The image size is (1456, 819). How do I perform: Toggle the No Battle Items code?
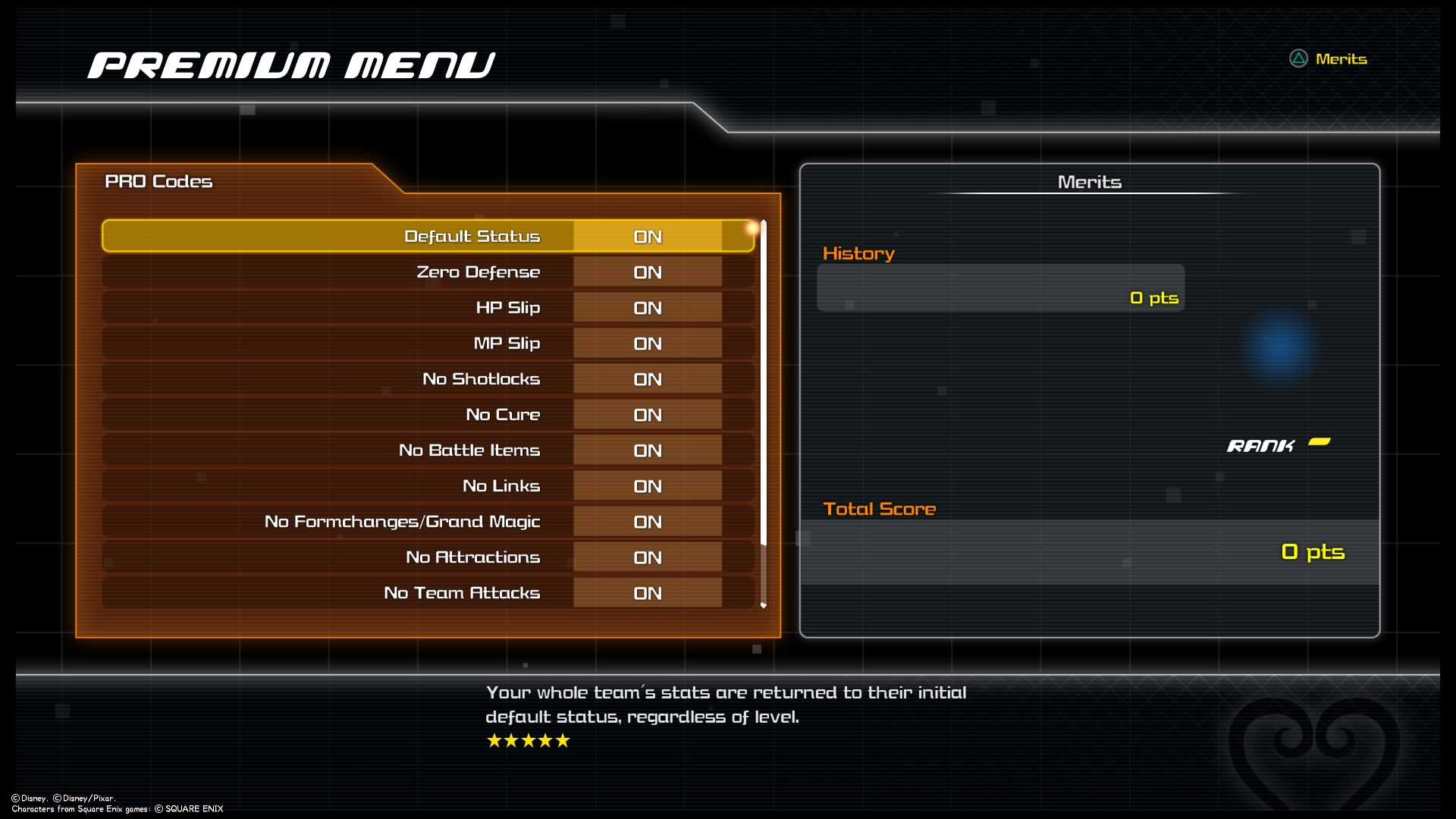(647, 450)
